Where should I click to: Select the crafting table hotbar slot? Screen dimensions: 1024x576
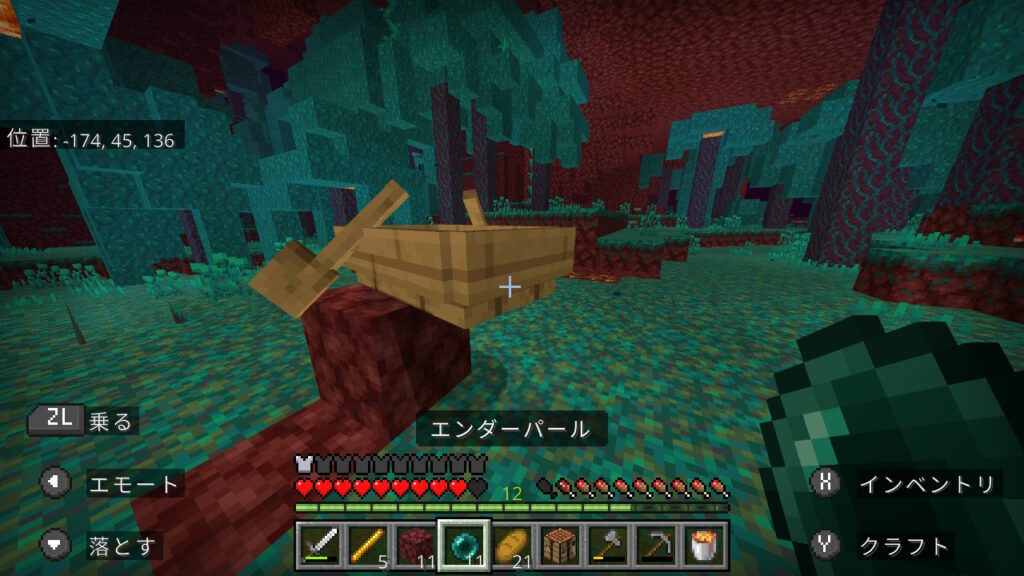pyautogui.click(x=560, y=546)
